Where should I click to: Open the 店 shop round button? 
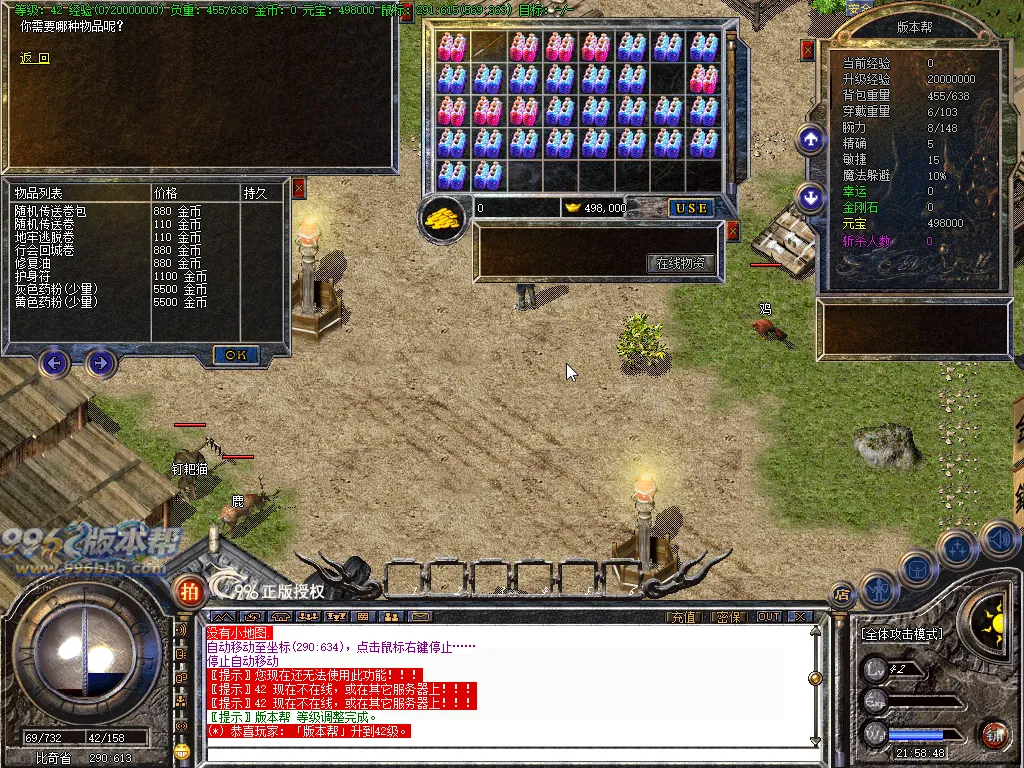(842, 594)
